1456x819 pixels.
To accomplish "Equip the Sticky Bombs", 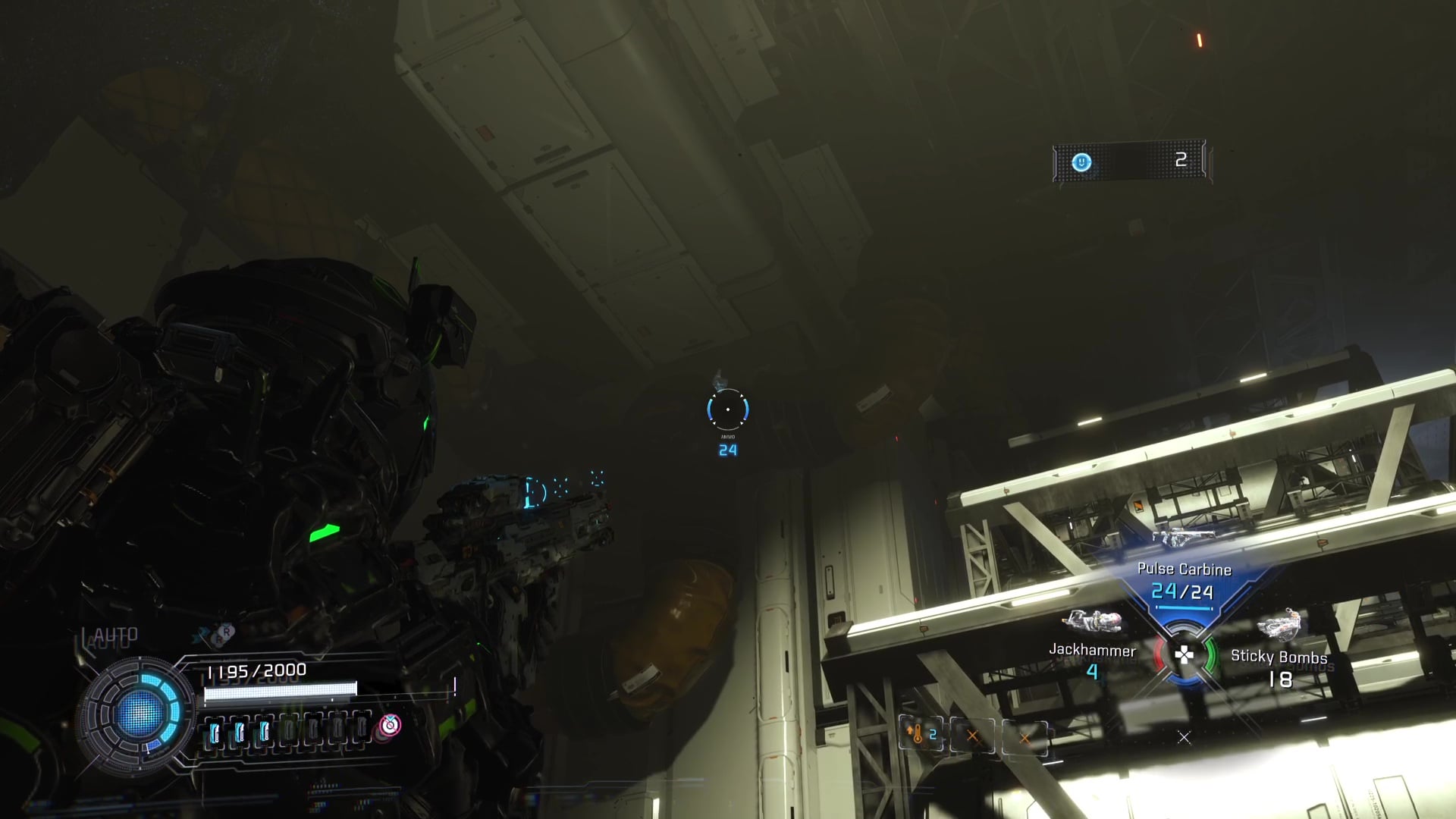I will [1279, 657].
